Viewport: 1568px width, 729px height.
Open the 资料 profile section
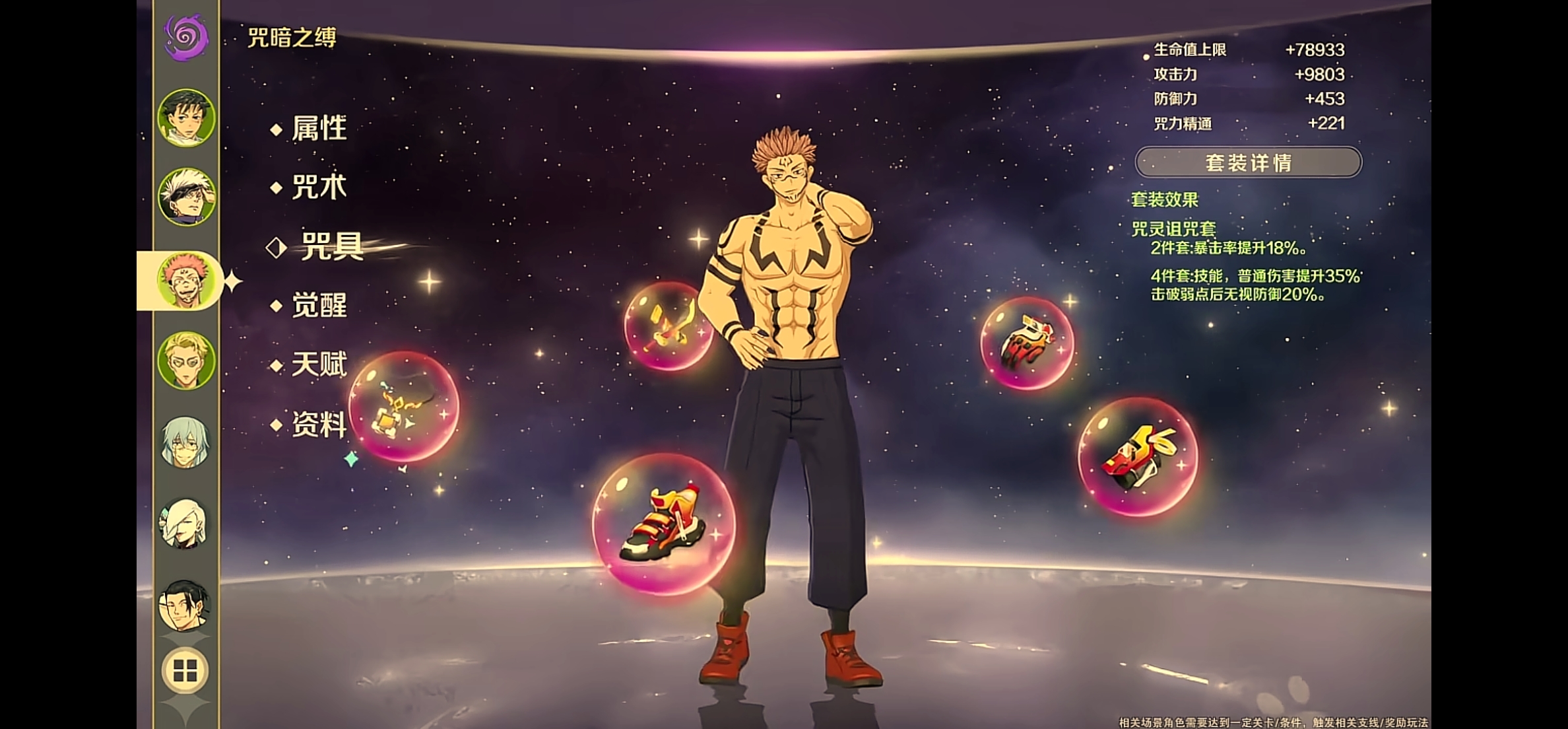[x=319, y=425]
